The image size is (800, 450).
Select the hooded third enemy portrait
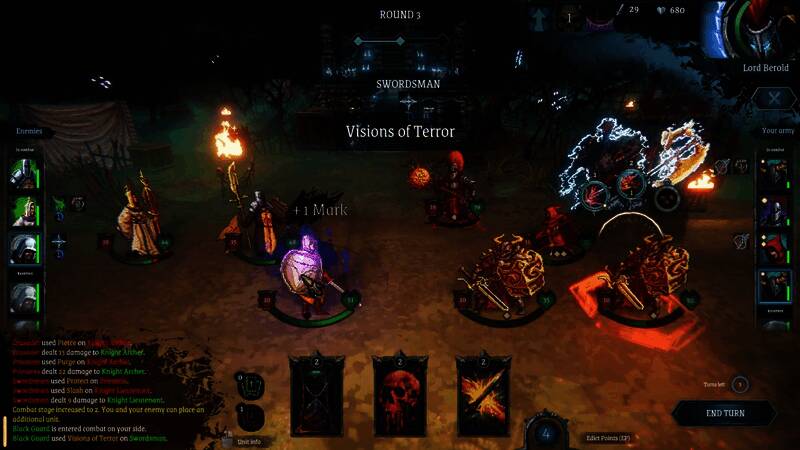(24, 247)
